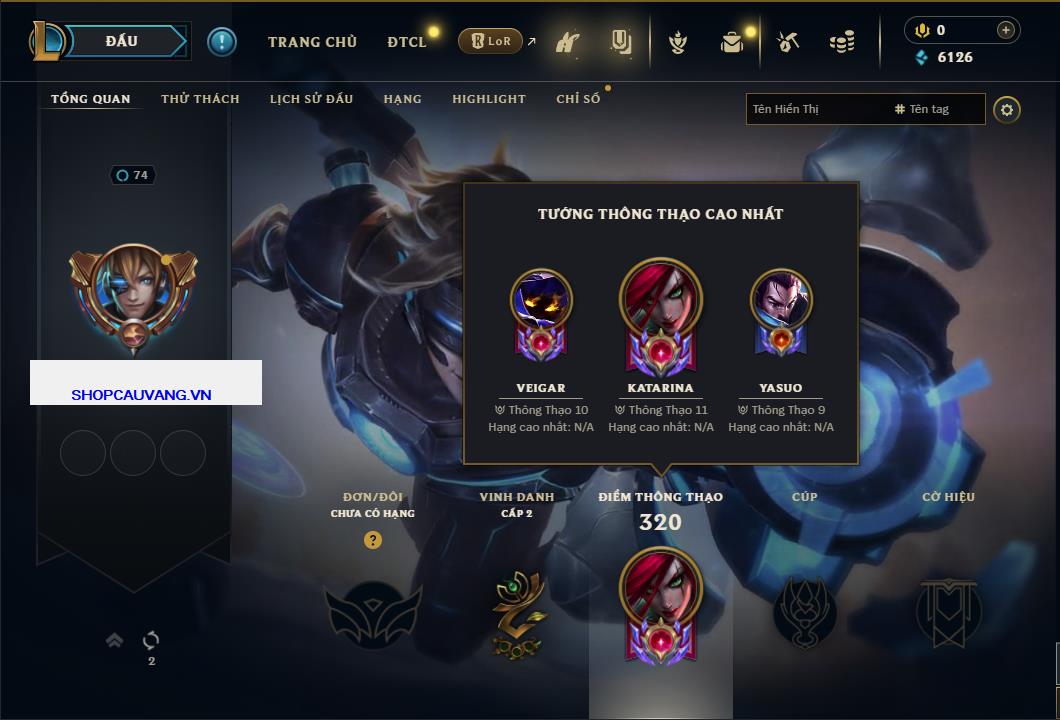Image resolution: width=1060 pixels, height=720 pixels.
Task: Go to the ĐTCL game mode
Action: pos(407,42)
